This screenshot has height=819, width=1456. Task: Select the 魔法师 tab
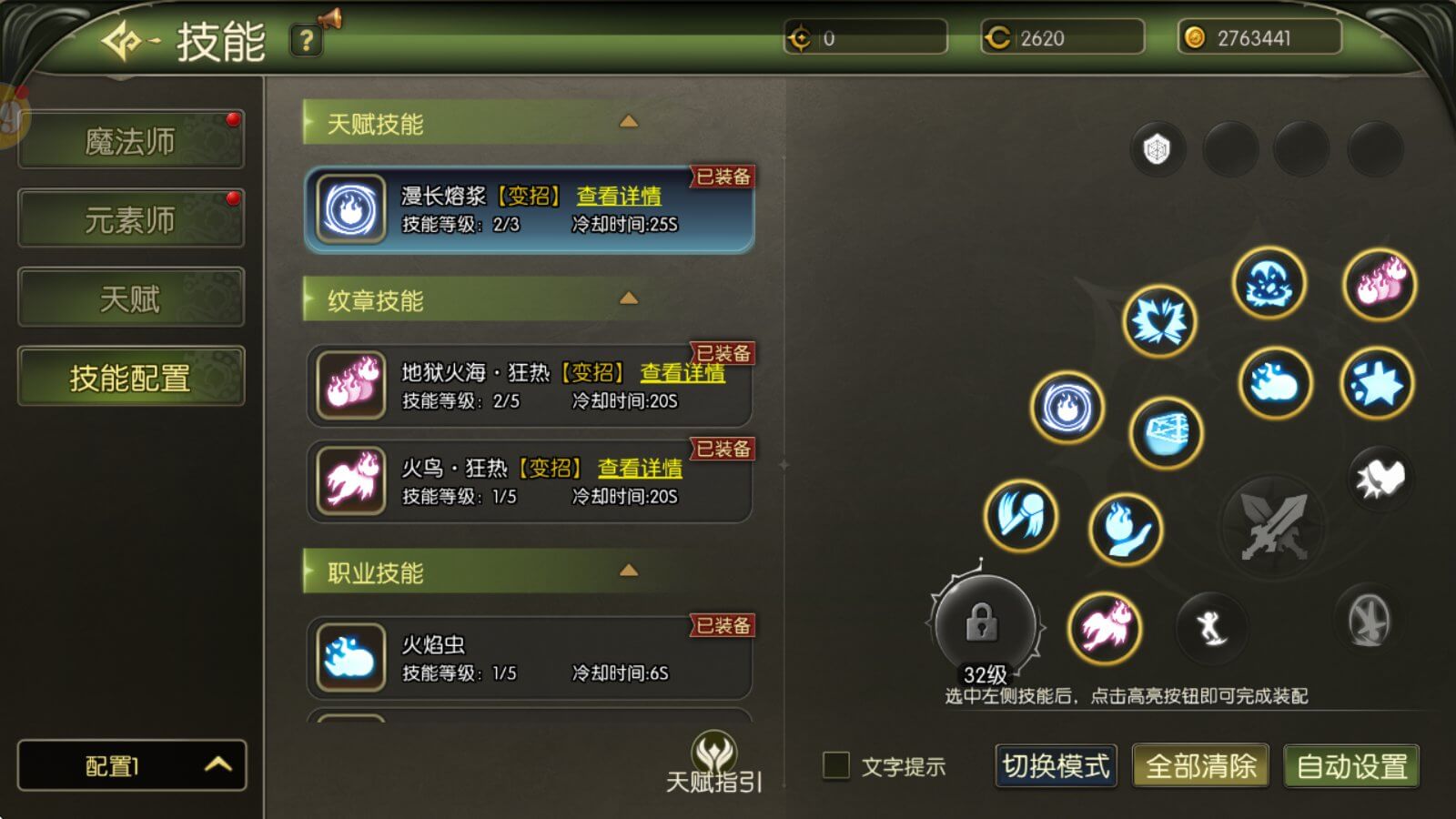[130, 139]
